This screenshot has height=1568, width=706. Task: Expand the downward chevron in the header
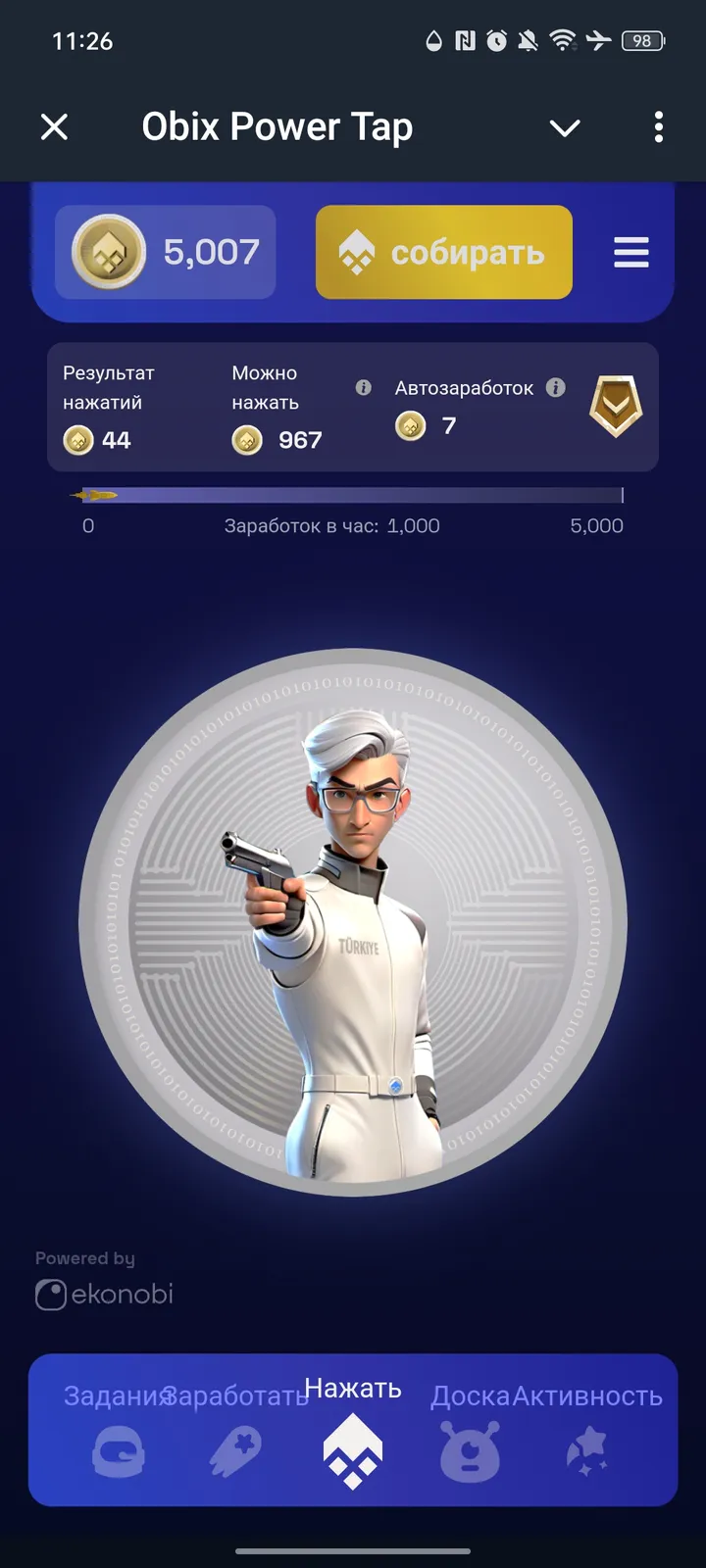click(x=565, y=127)
